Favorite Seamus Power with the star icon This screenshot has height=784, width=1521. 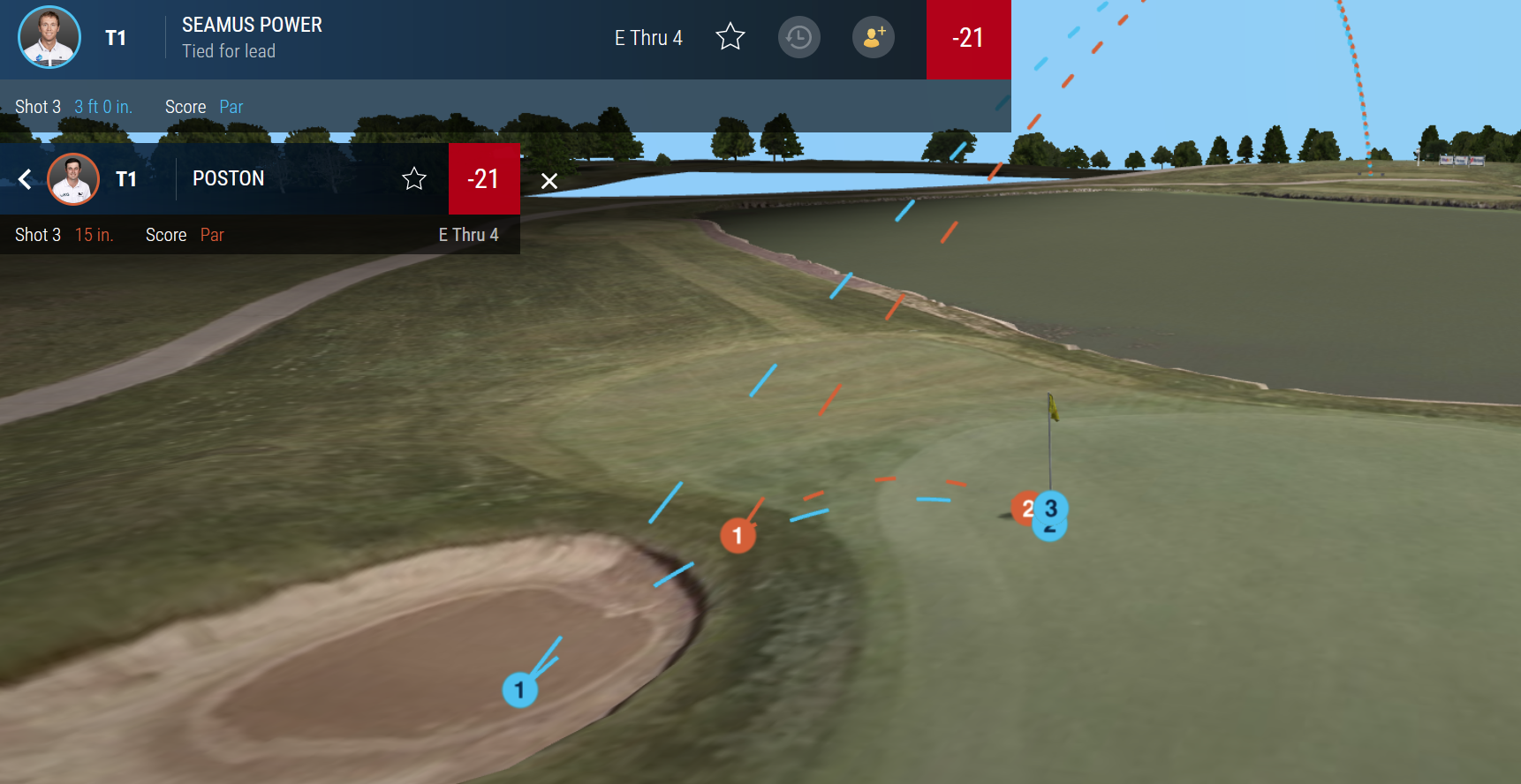click(730, 37)
